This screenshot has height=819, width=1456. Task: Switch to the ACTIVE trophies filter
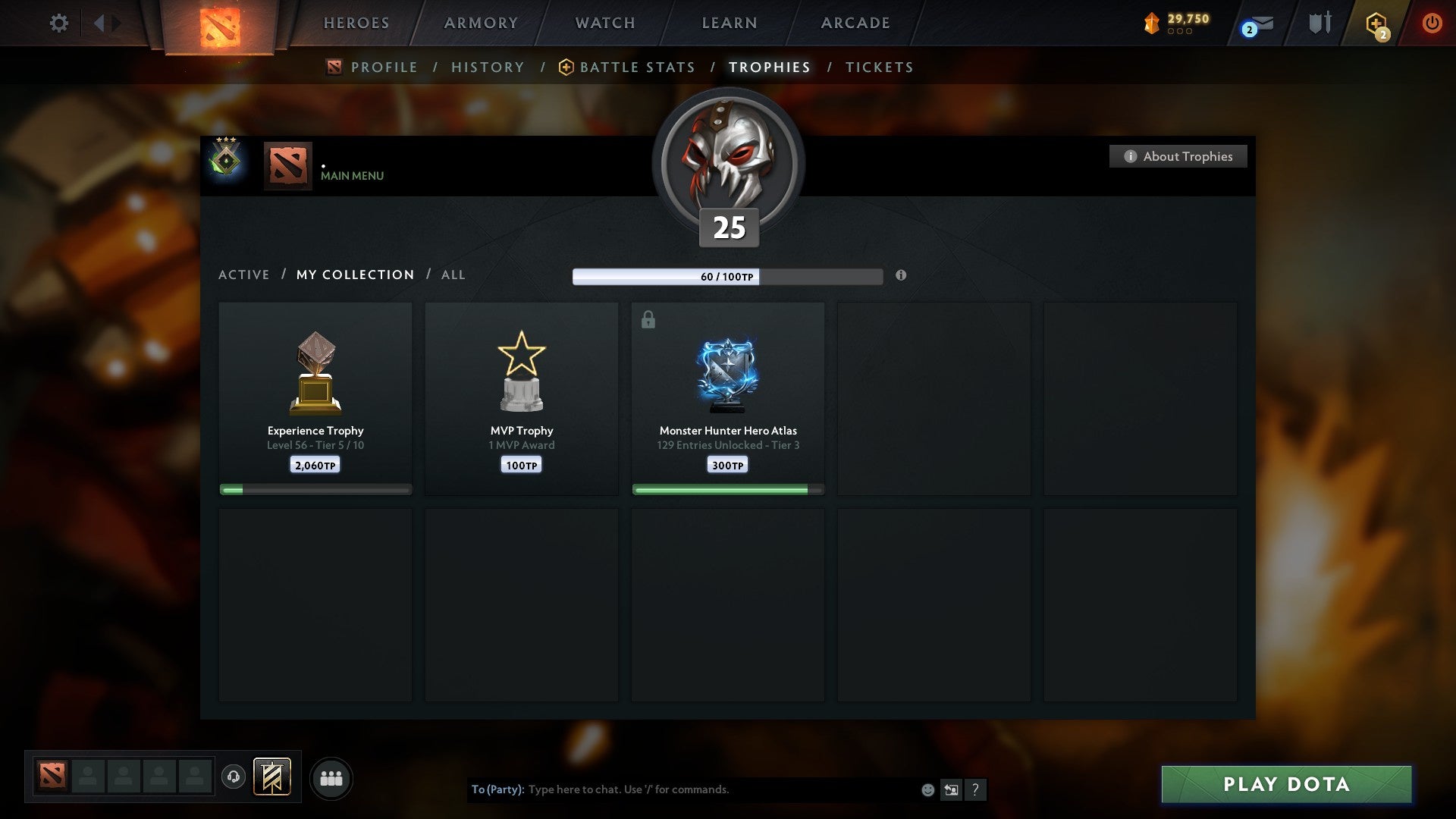coord(244,275)
